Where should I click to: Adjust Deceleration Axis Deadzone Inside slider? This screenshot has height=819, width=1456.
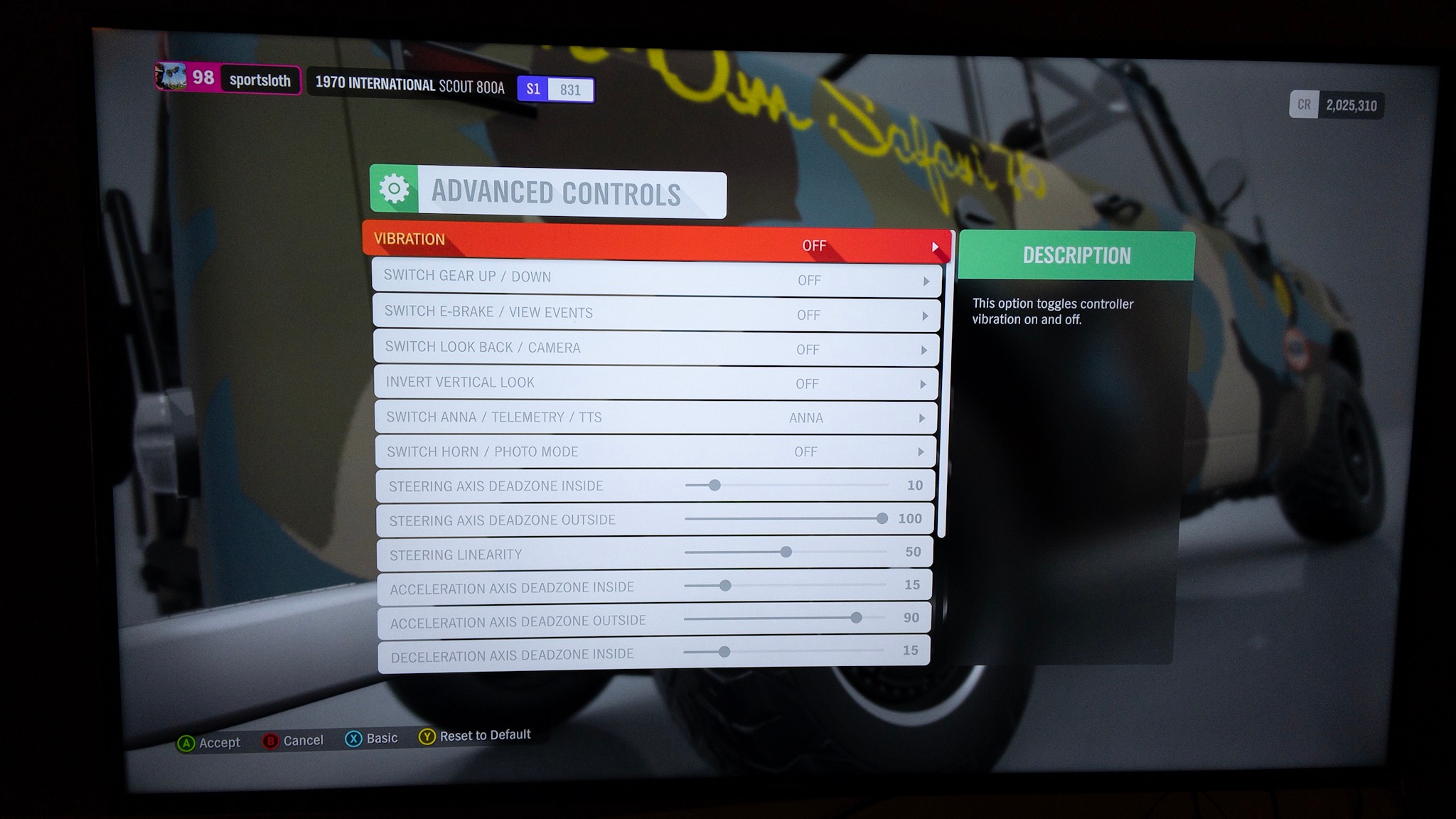coord(724,651)
